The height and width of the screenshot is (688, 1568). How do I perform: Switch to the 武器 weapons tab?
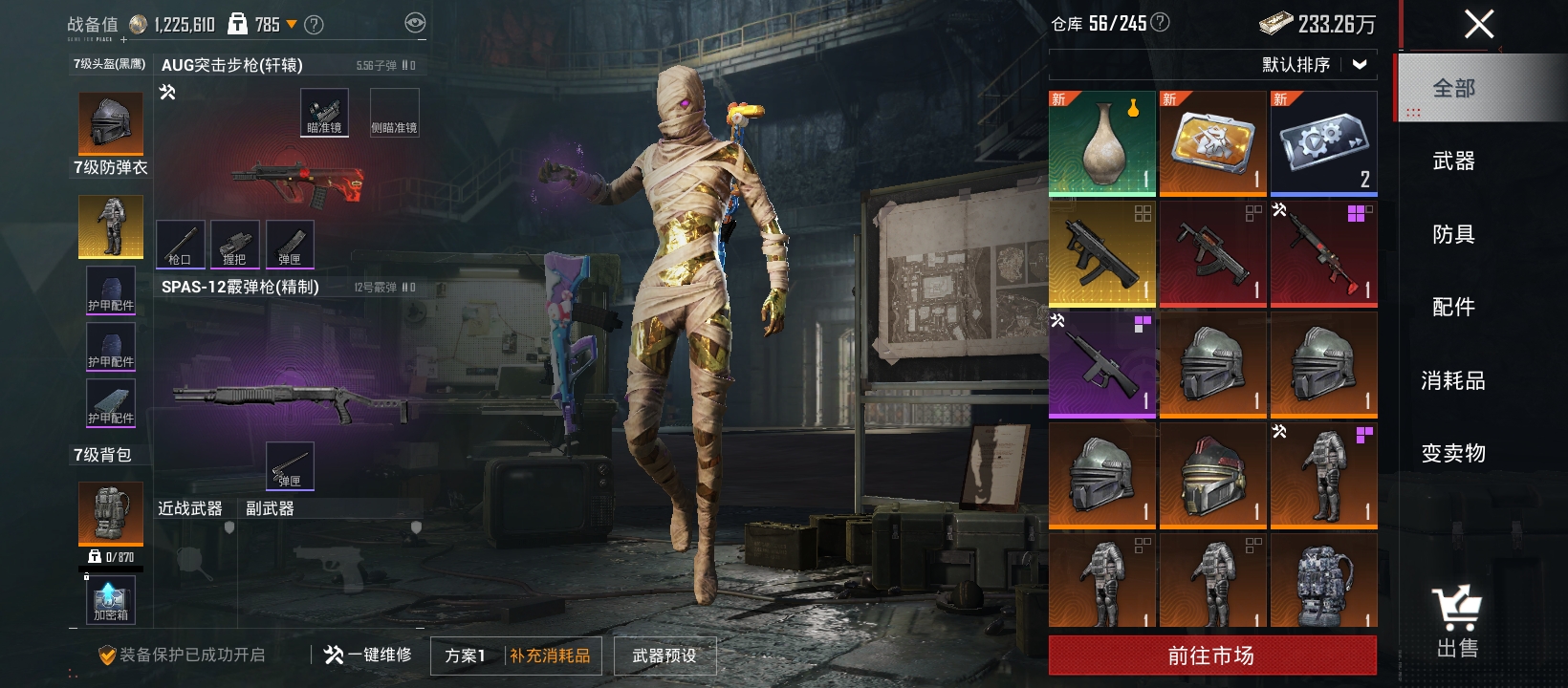point(1453,161)
